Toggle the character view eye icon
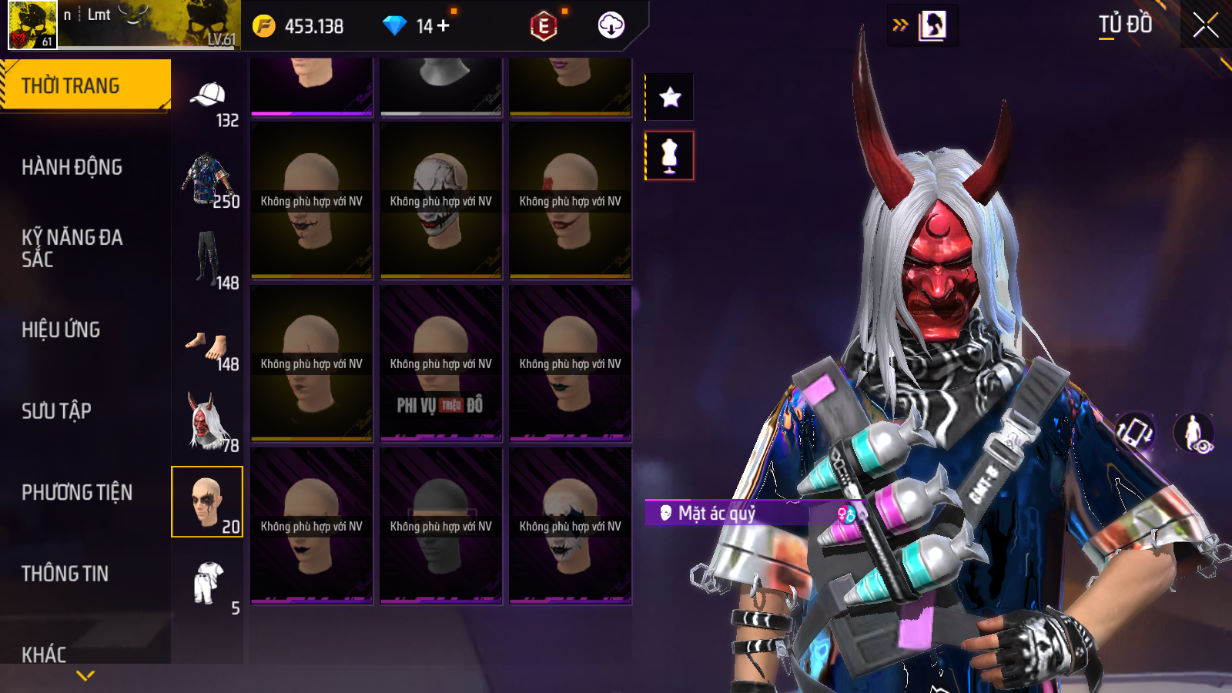The width and height of the screenshot is (1232, 693). 1192,433
